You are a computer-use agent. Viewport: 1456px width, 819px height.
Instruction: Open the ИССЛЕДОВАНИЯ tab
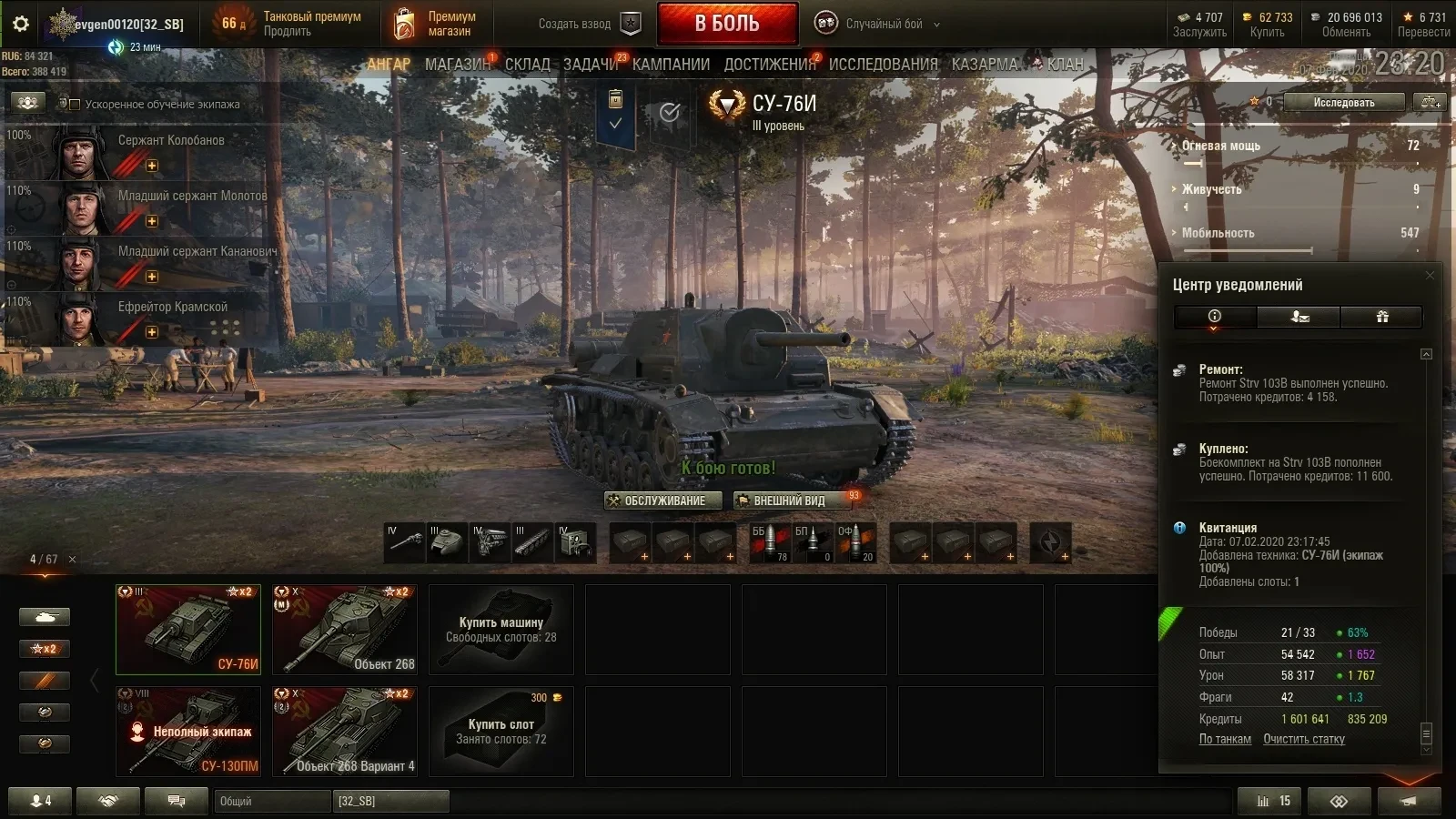pyautogui.click(x=883, y=65)
